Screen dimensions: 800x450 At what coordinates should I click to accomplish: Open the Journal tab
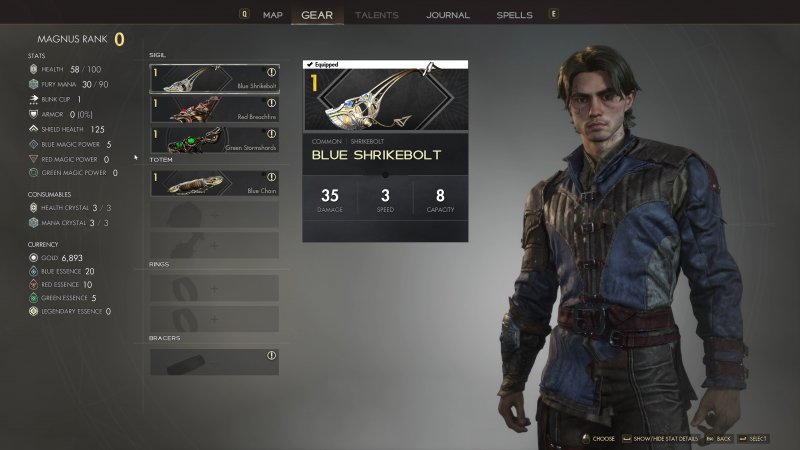pyautogui.click(x=447, y=15)
